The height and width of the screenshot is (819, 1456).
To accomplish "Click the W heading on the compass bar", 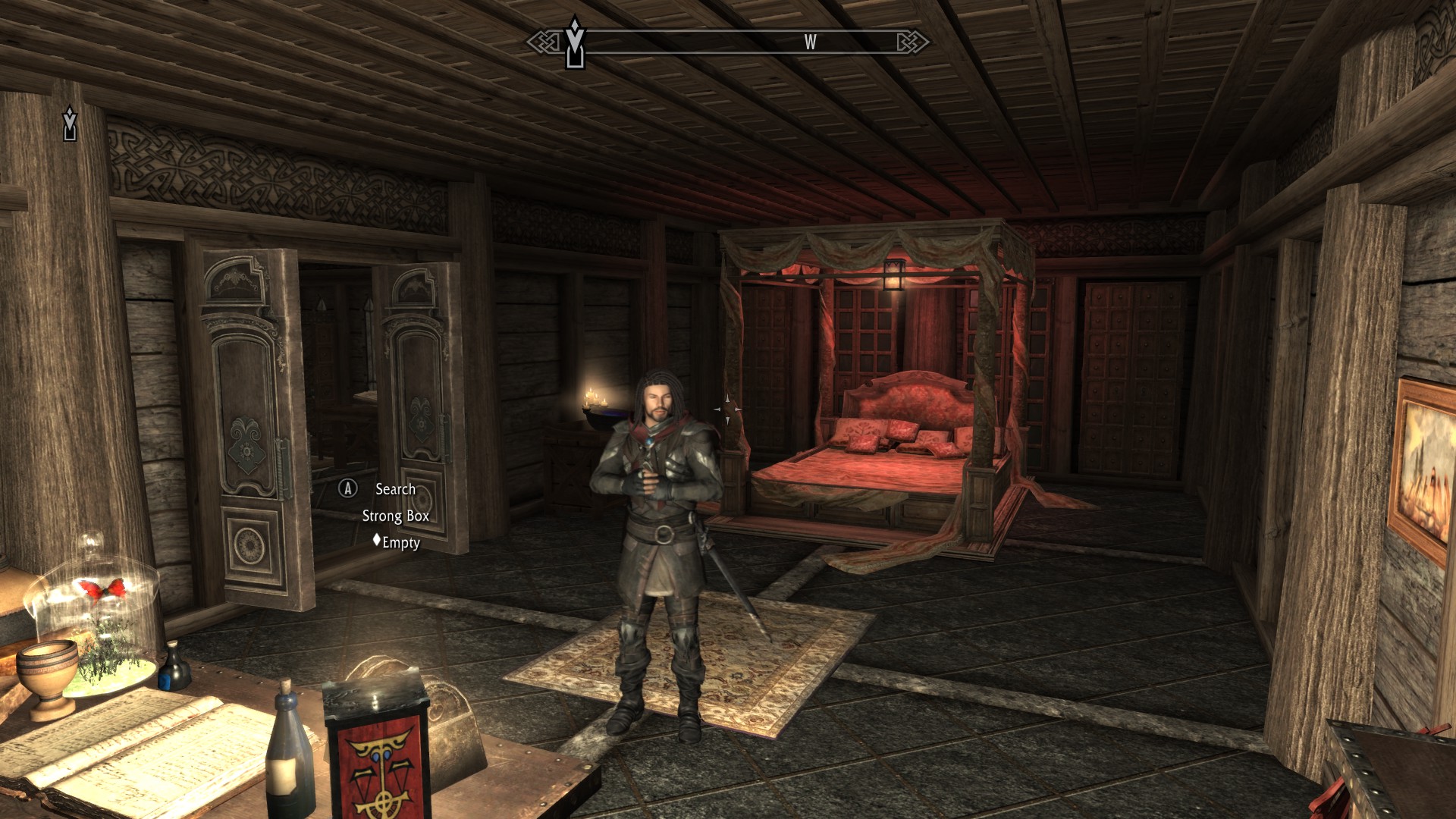I will (x=810, y=42).
